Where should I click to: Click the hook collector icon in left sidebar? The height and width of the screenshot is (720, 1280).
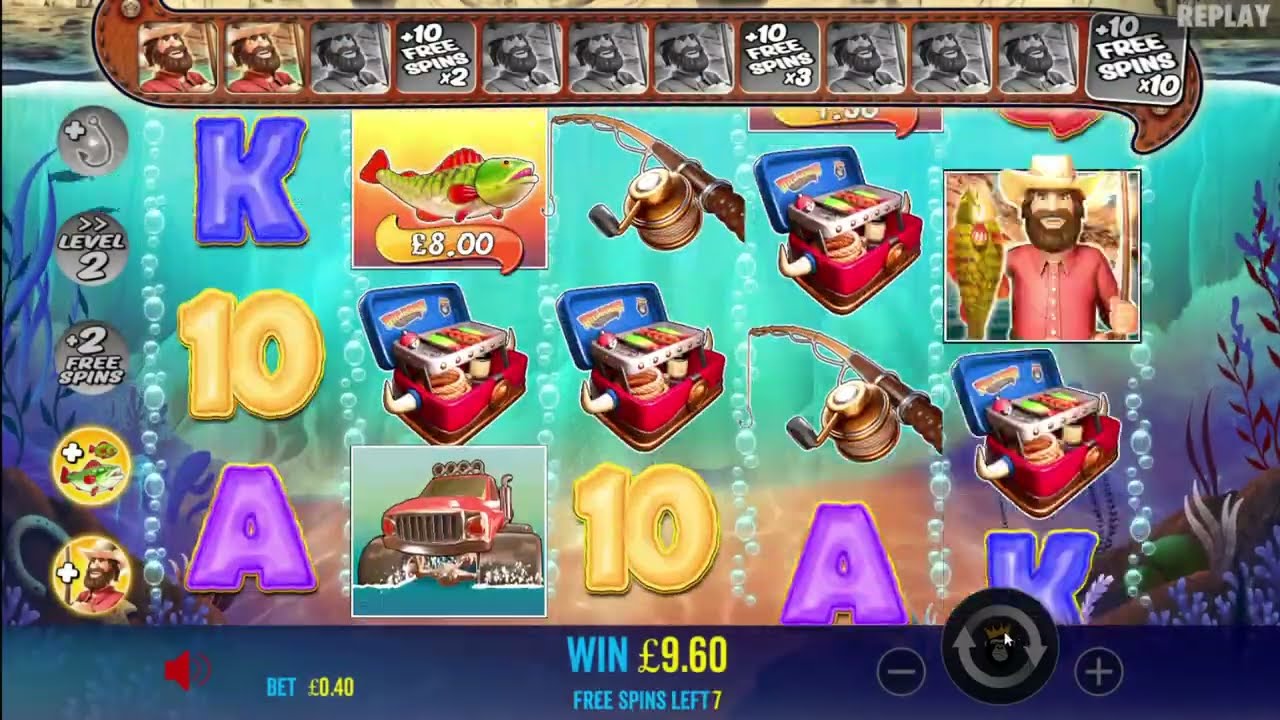tap(88, 143)
